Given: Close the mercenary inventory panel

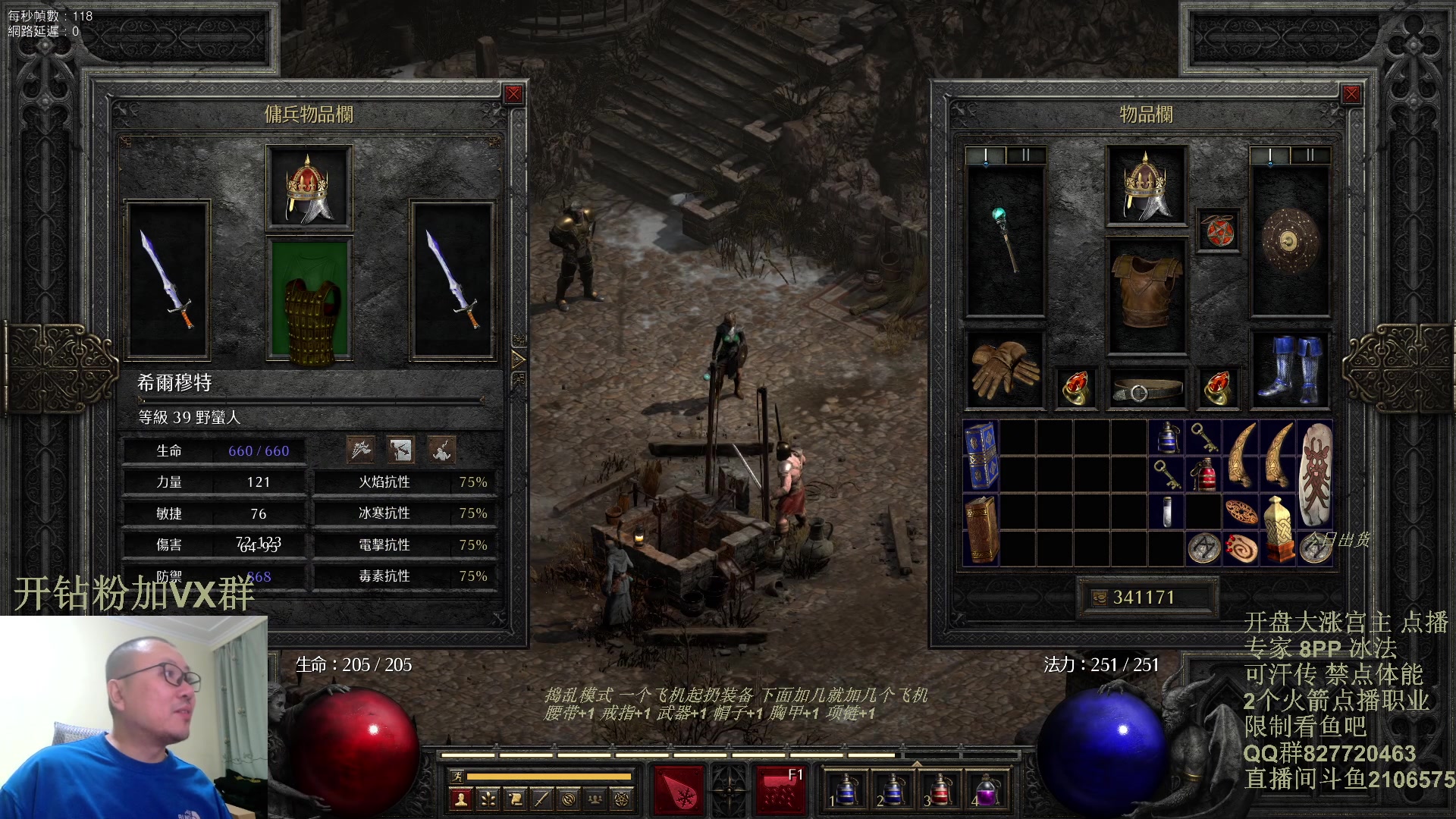Looking at the screenshot, I should 513,94.
